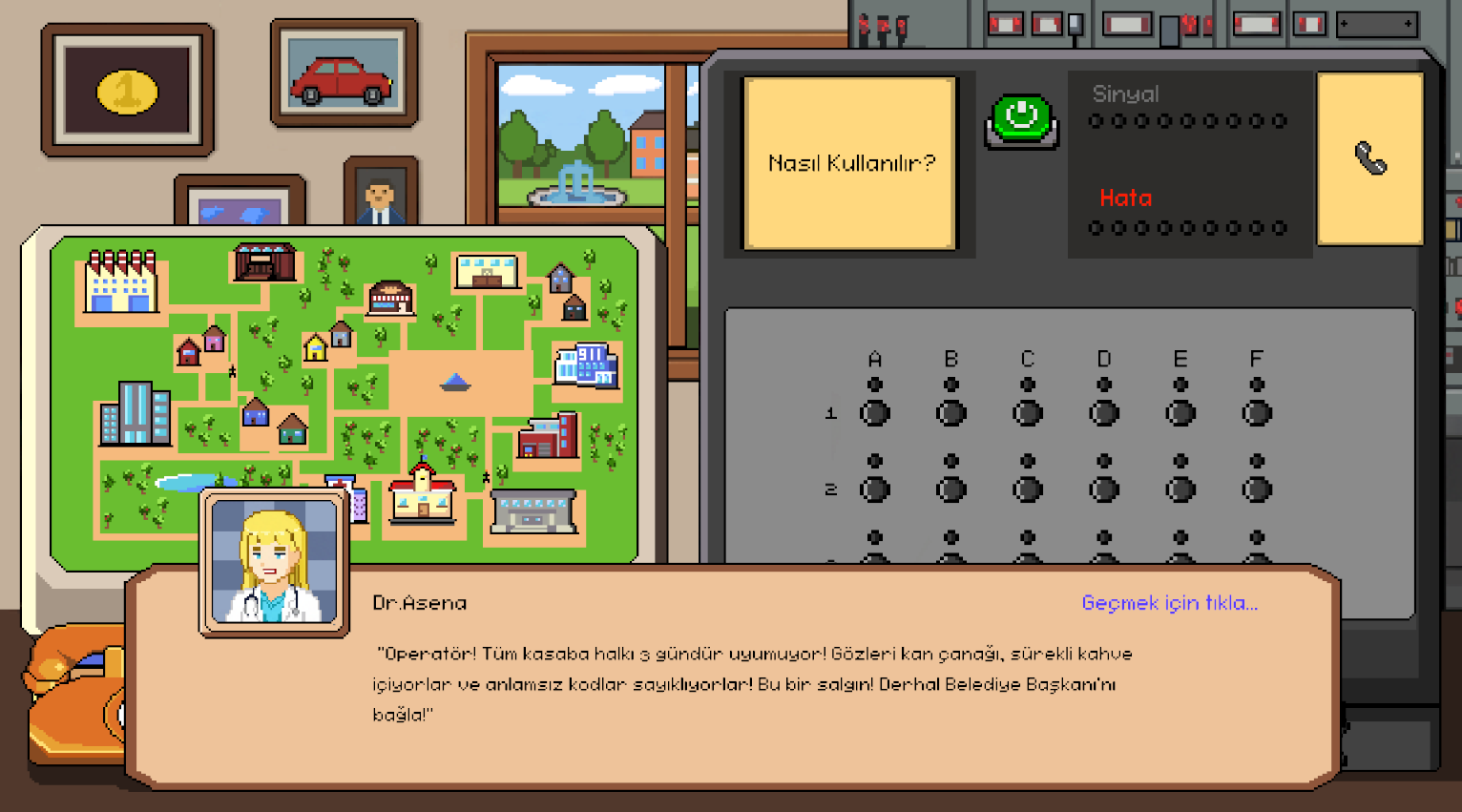1462x812 pixels.
Task: Select switchboard jack B2
Action: point(951,489)
